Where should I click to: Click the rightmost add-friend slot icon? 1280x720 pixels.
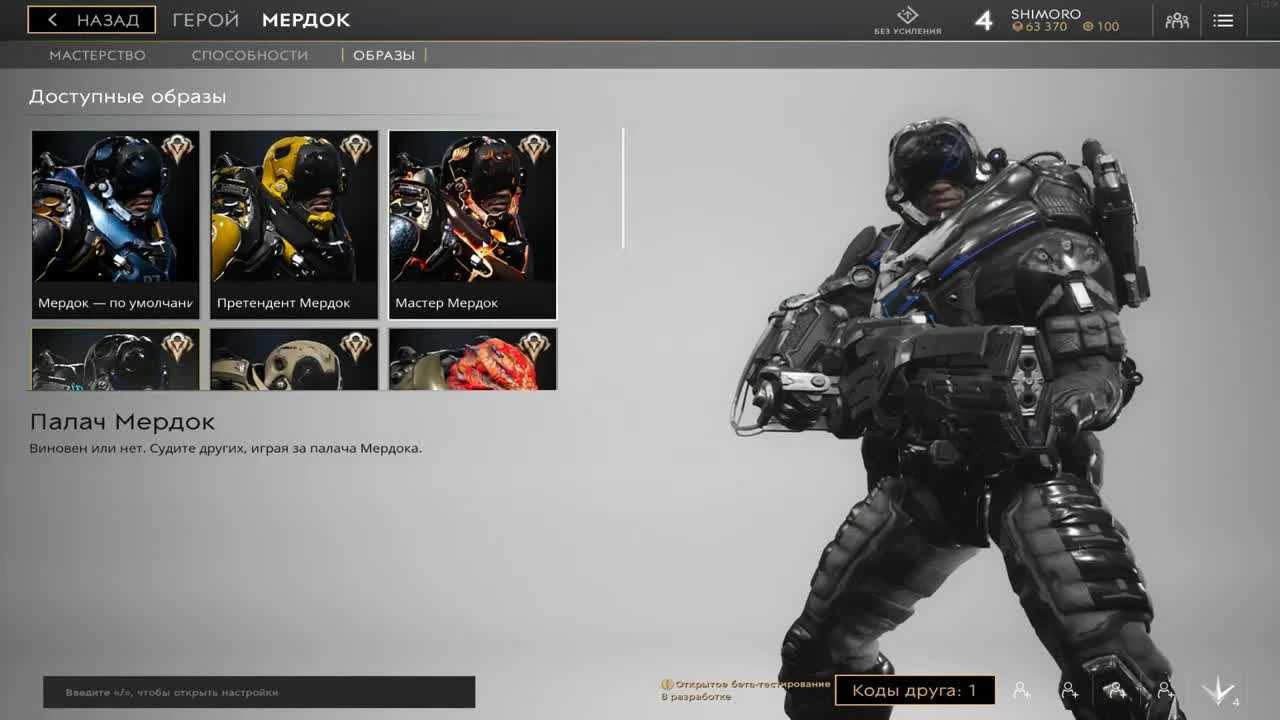(1166, 690)
